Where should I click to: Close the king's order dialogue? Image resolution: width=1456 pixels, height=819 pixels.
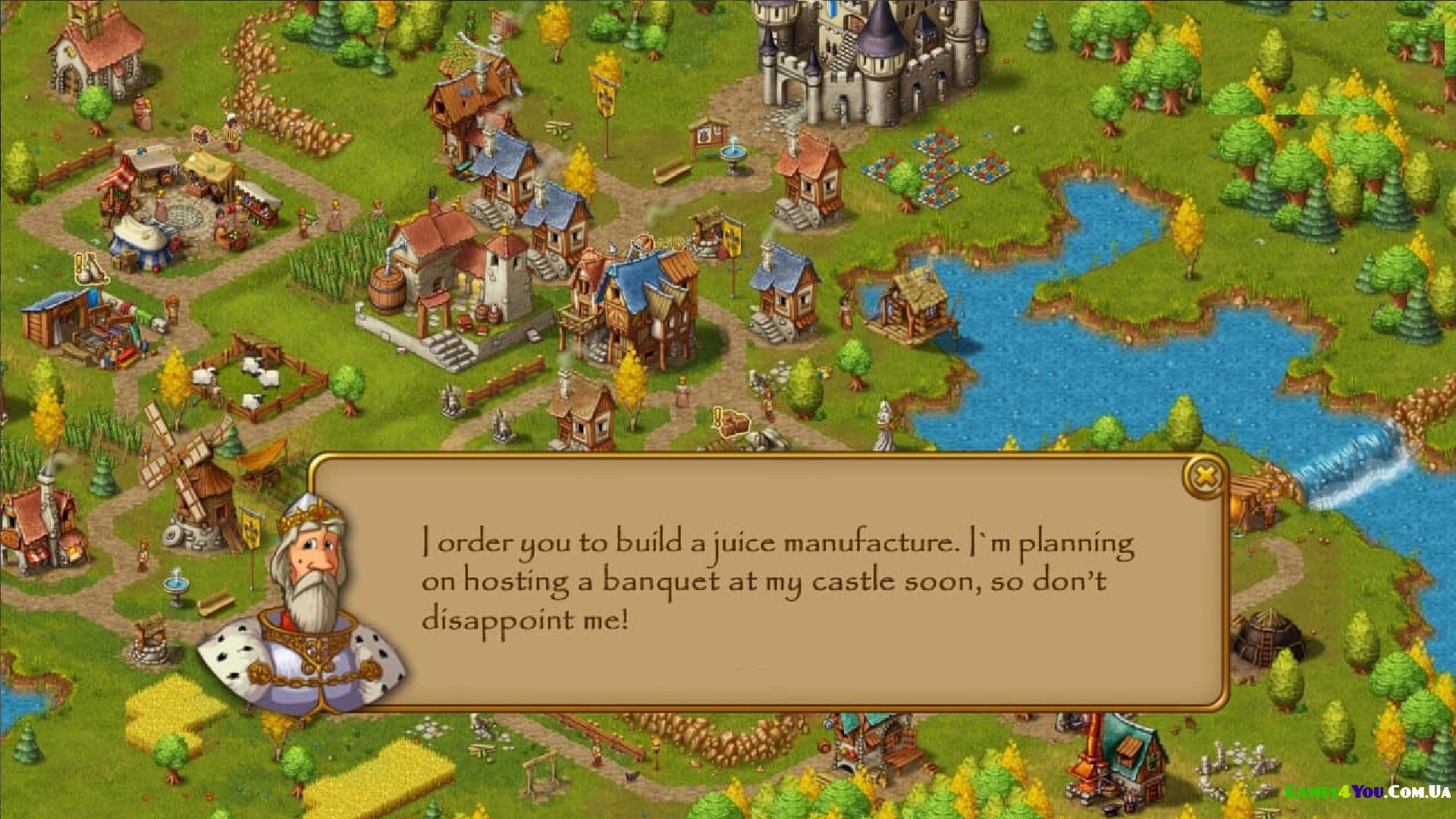1204,477
